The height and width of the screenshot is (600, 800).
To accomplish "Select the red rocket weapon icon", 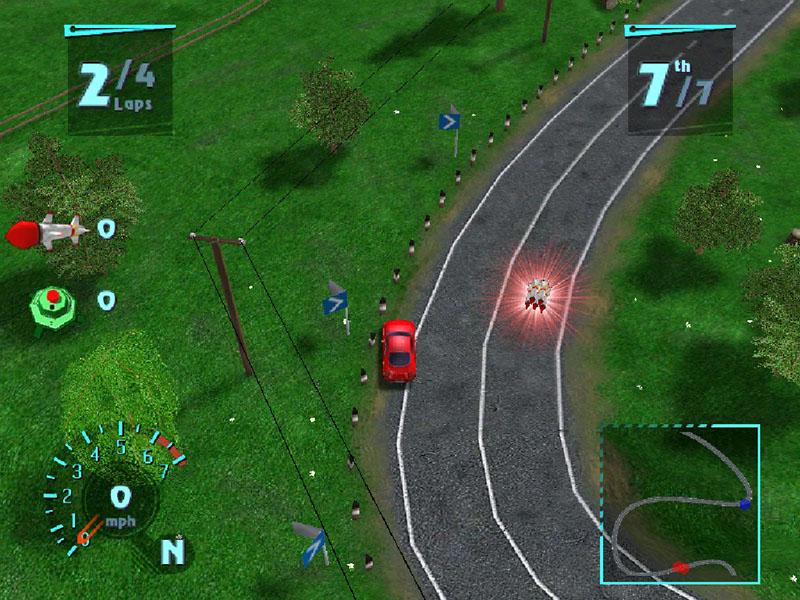I will point(47,232).
